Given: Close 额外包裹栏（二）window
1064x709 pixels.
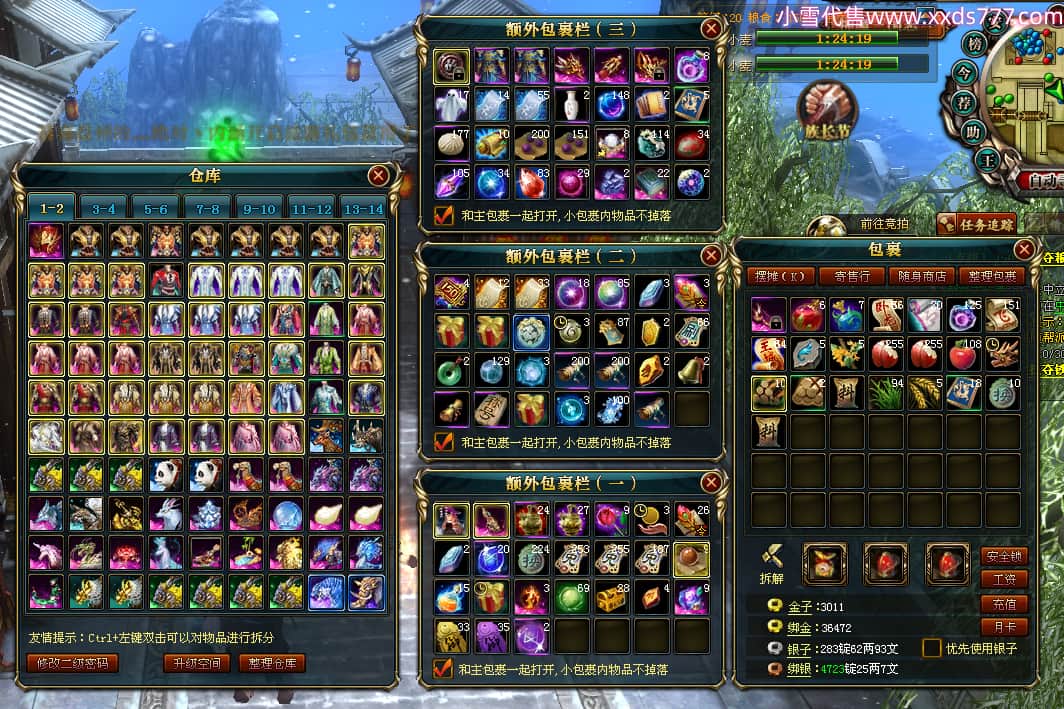Looking at the screenshot, I should coord(711,255).
